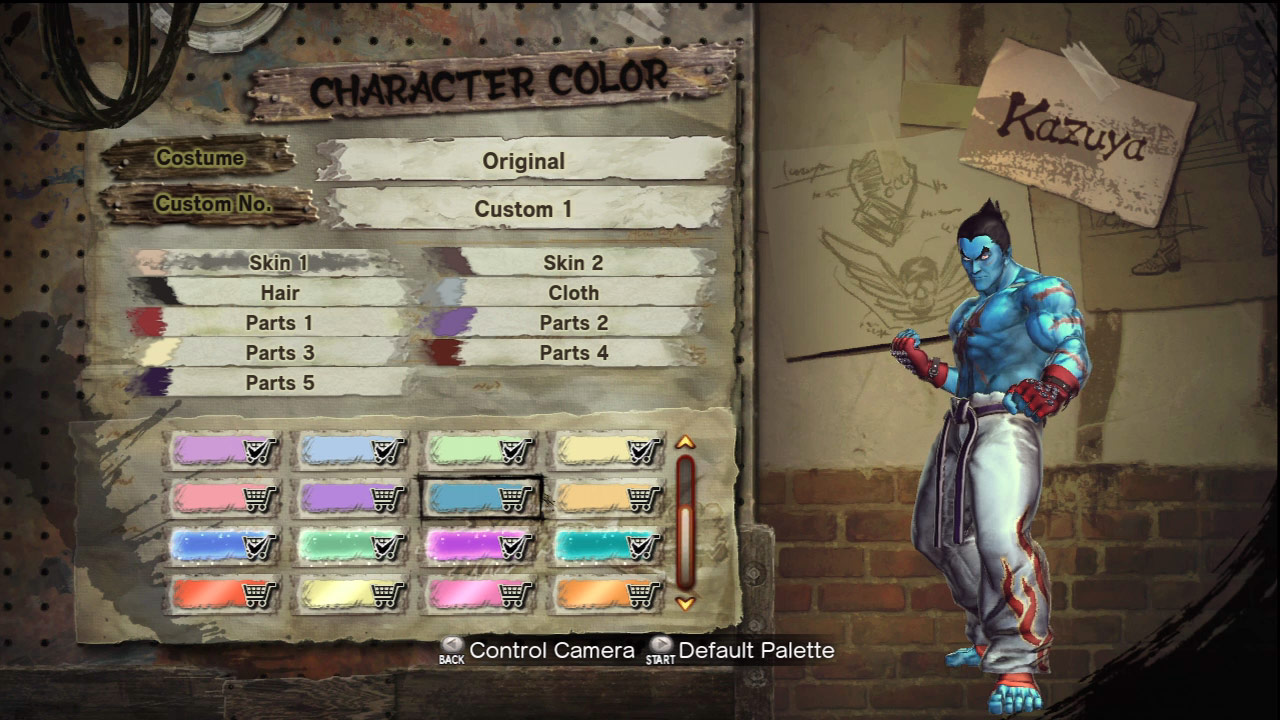The image size is (1280, 720).
Task: Select the Cloth color slot
Action: pyautogui.click(x=574, y=293)
